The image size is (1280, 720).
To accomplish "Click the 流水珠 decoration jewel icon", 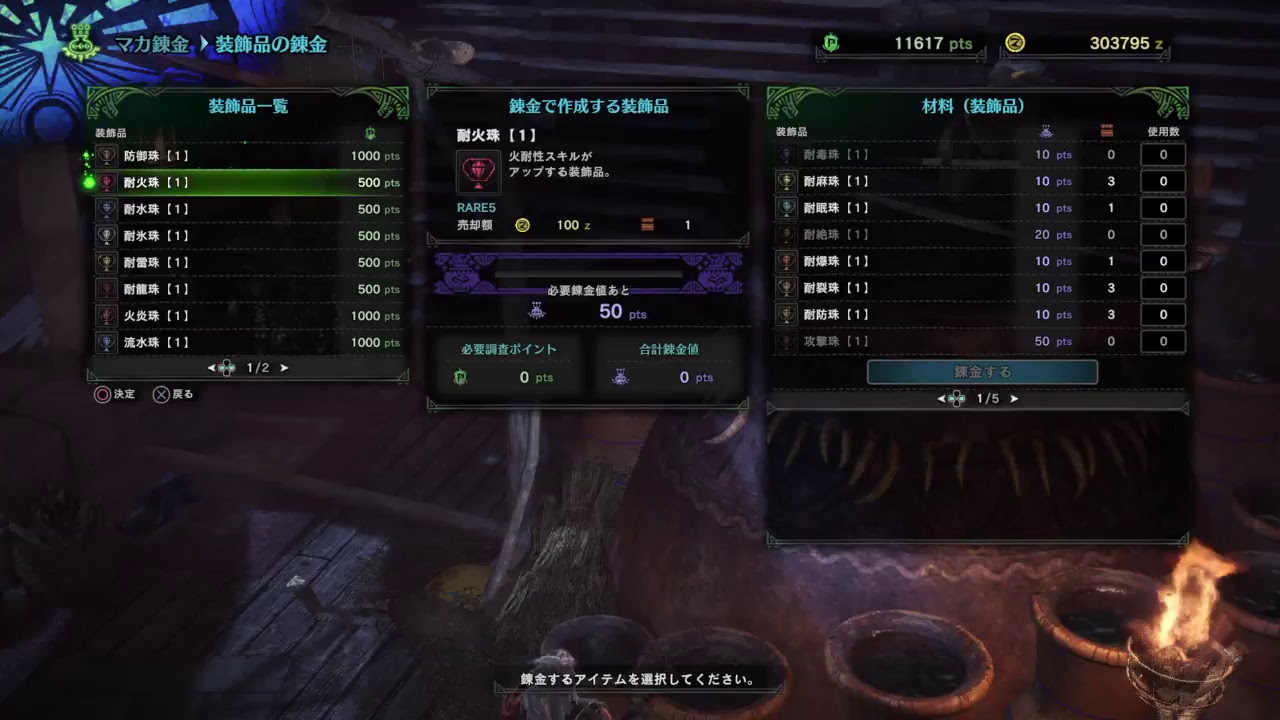I will point(107,342).
